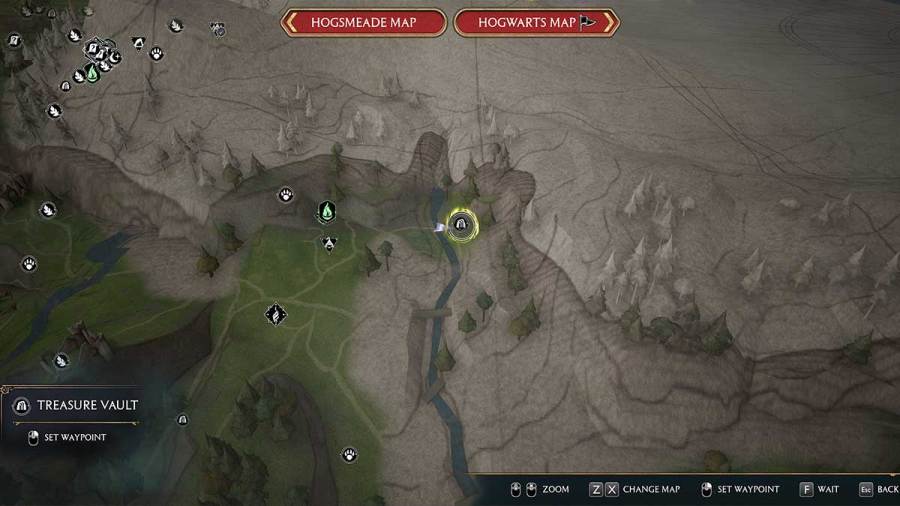Select the highlighted Treasure Vault marker

(x=461, y=225)
